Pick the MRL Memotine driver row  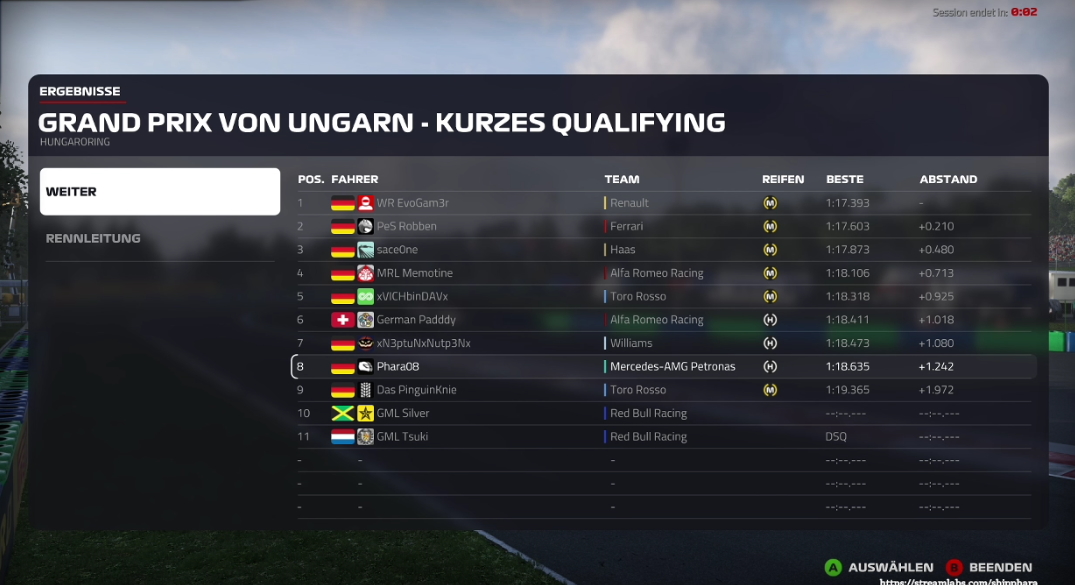(x=414, y=273)
